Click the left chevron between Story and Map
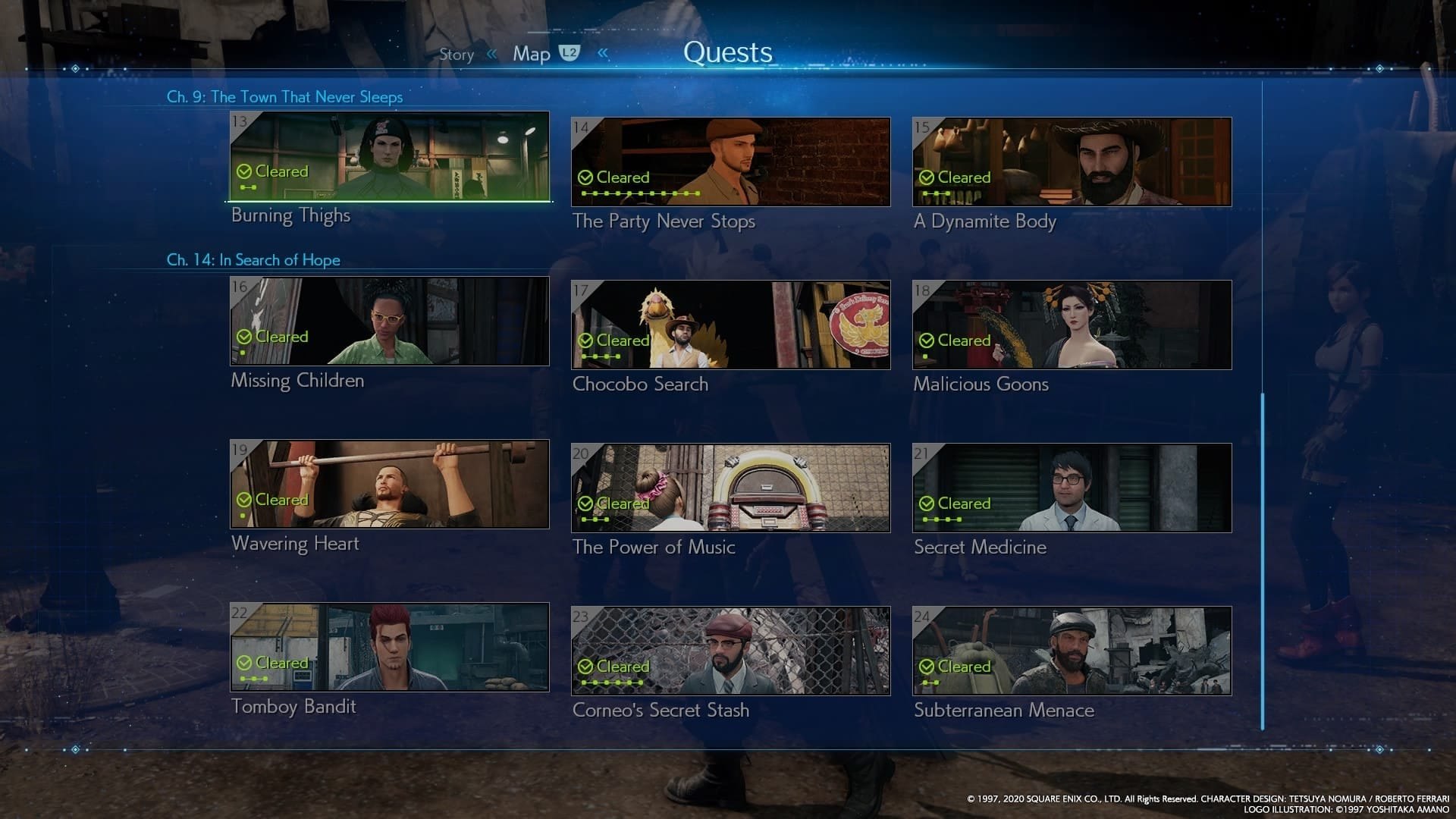 (x=491, y=54)
